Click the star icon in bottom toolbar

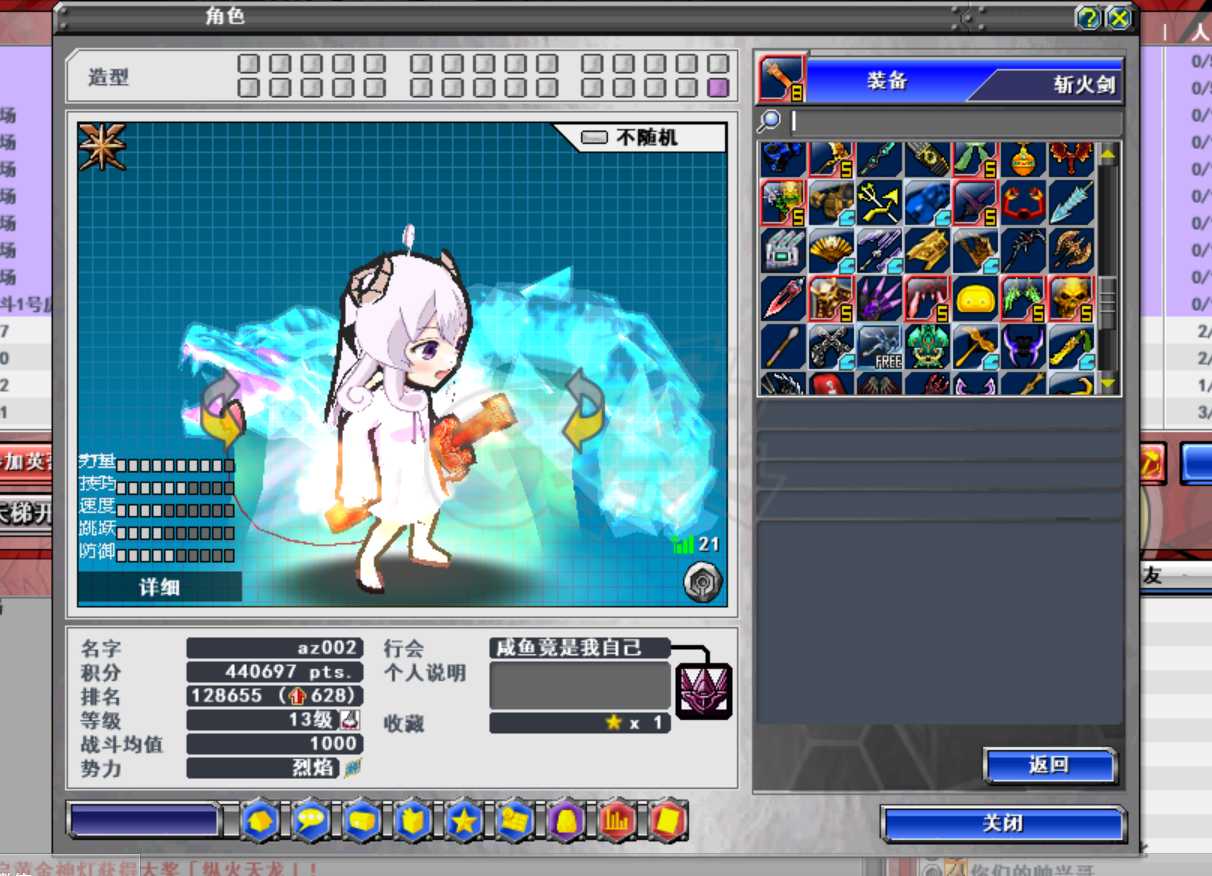coord(464,821)
